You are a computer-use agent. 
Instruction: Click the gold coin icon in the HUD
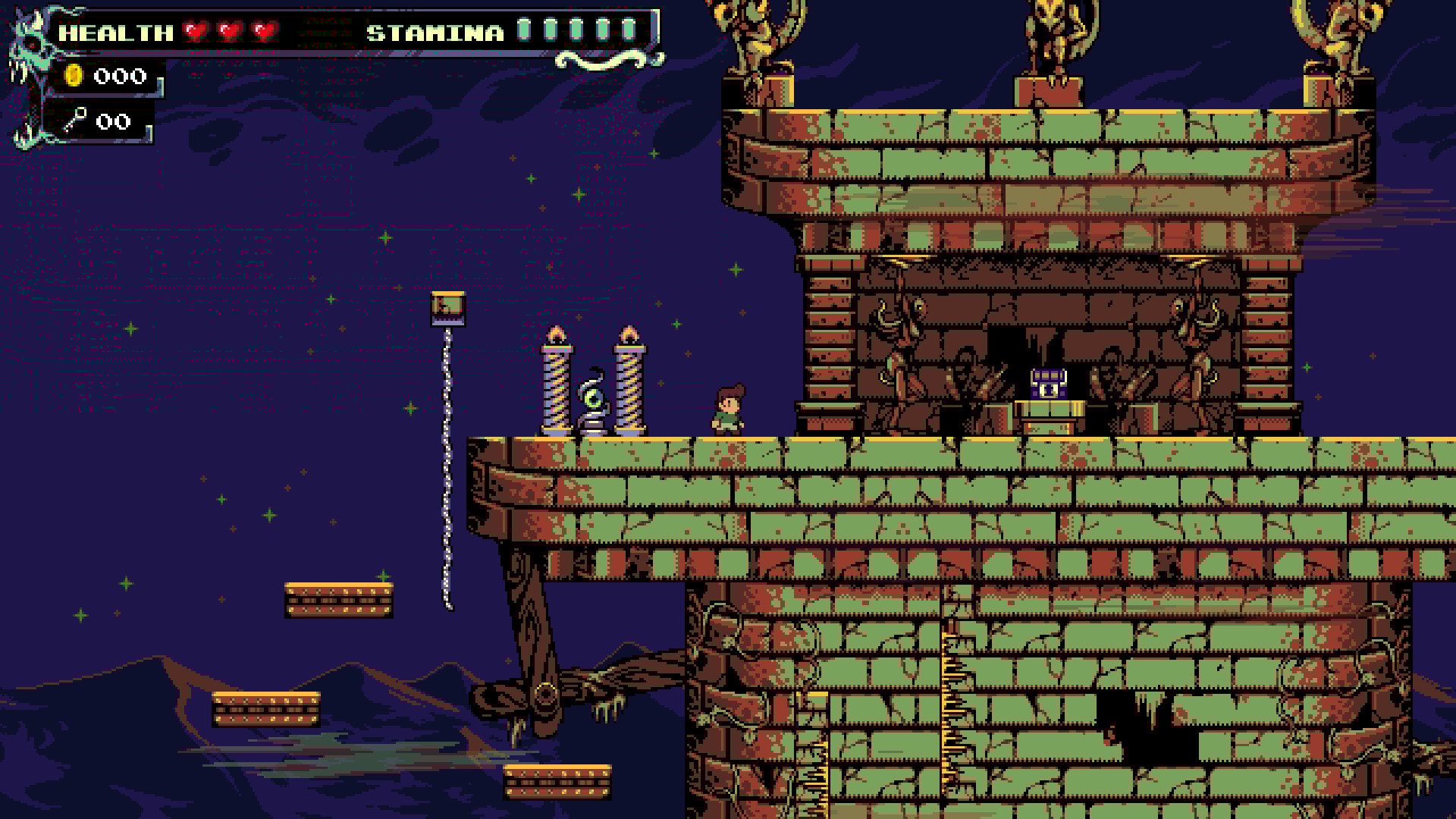click(x=72, y=76)
